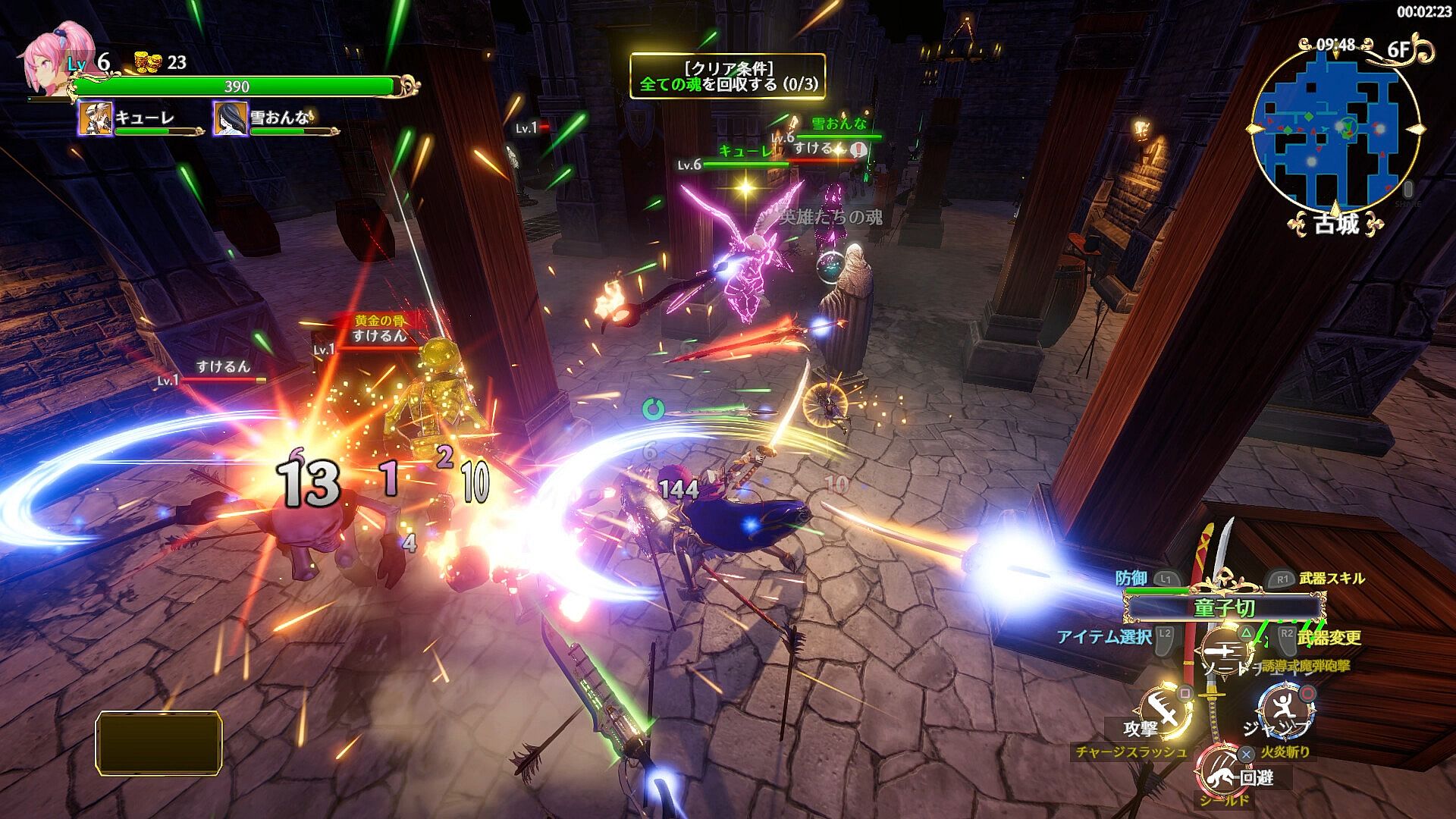Open the castle dungeon minimap
The height and width of the screenshot is (819, 1456).
1335,129
